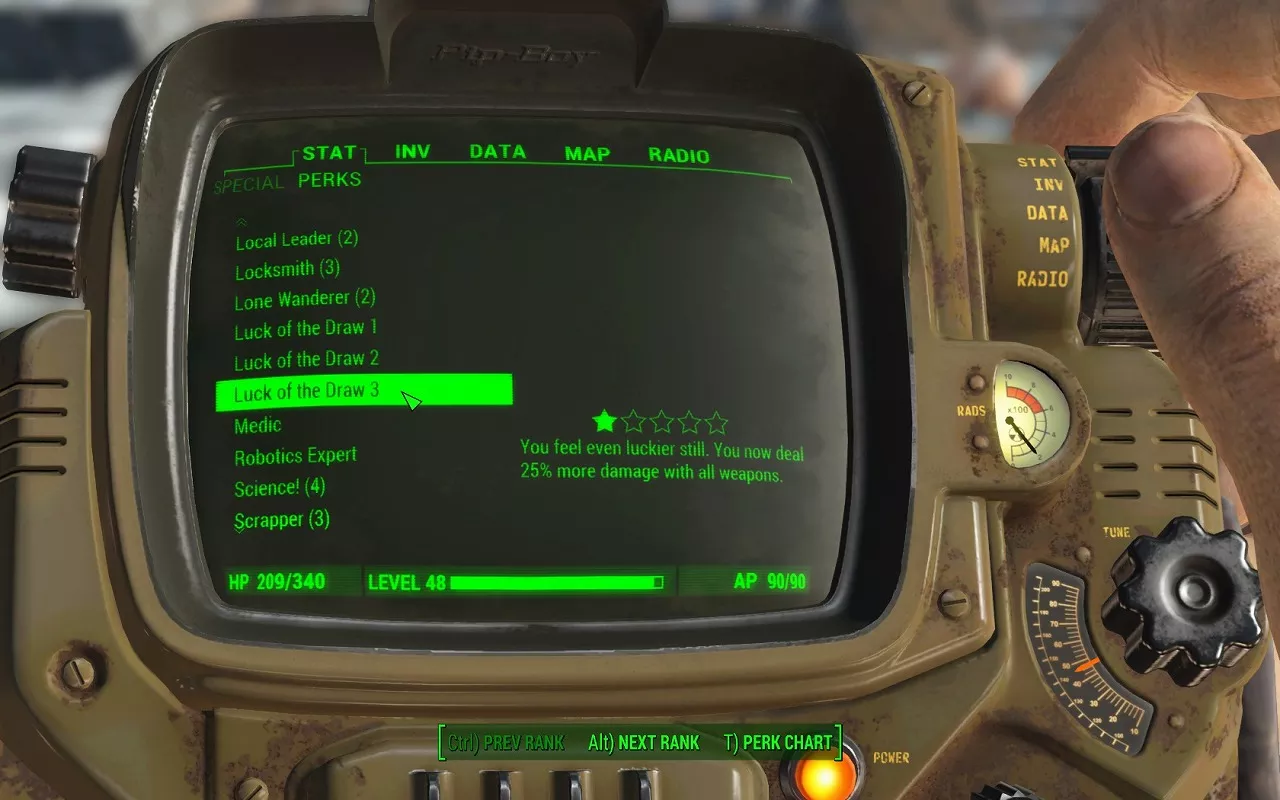This screenshot has height=800, width=1280.
Task: Select Luck of the Draw 2
Action: (306, 360)
